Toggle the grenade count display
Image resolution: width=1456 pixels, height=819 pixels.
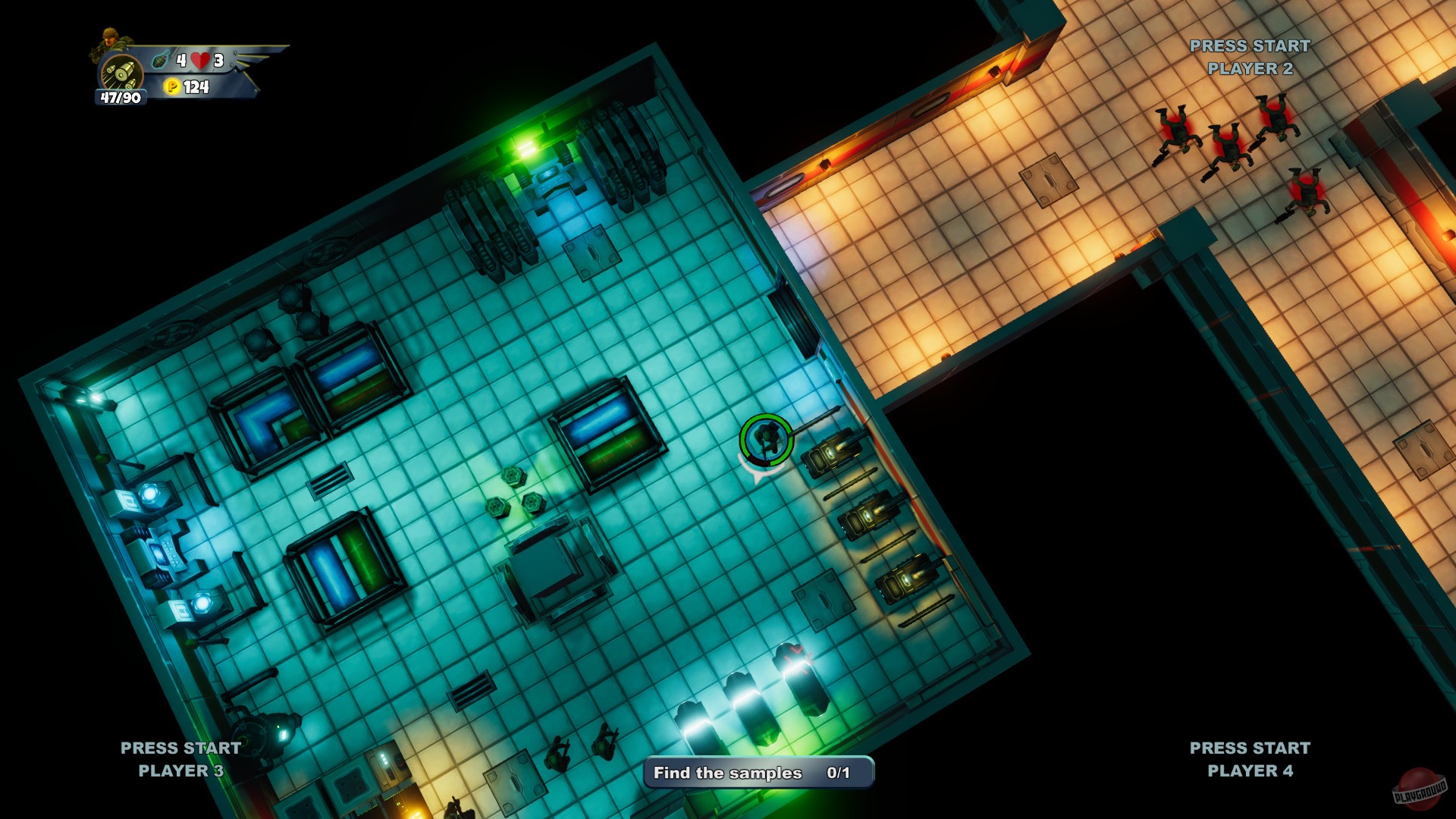coord(180,59)
